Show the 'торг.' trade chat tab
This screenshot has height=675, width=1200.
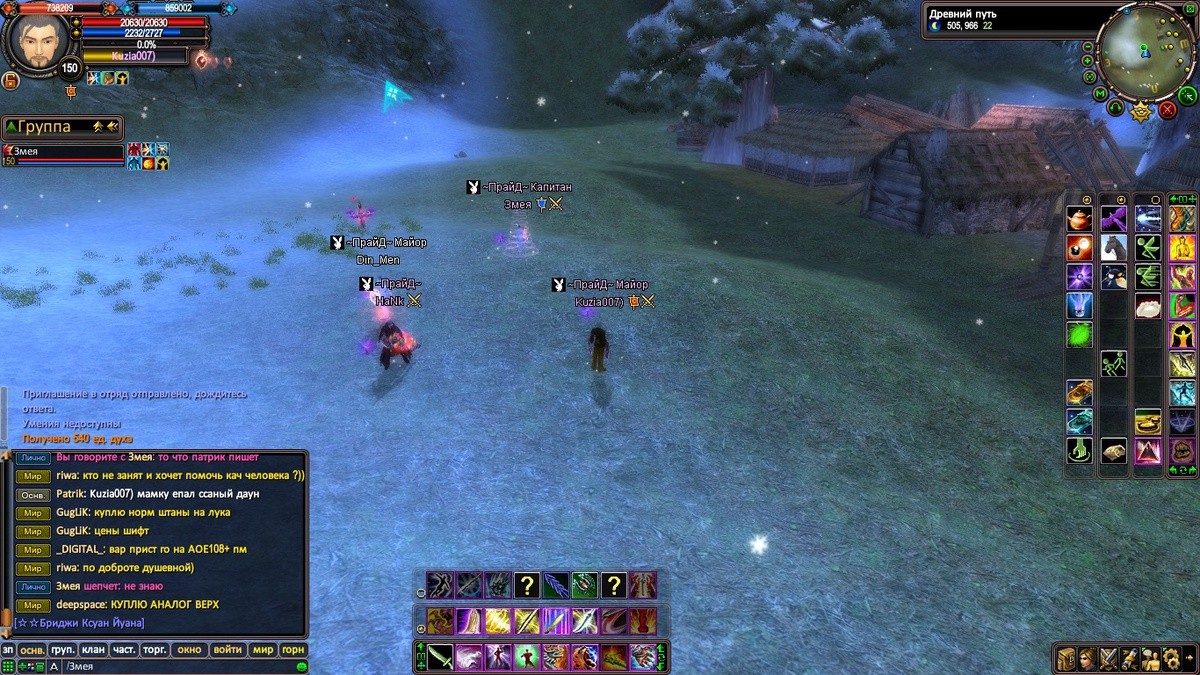pyautogui.click(x=154, y=650)
